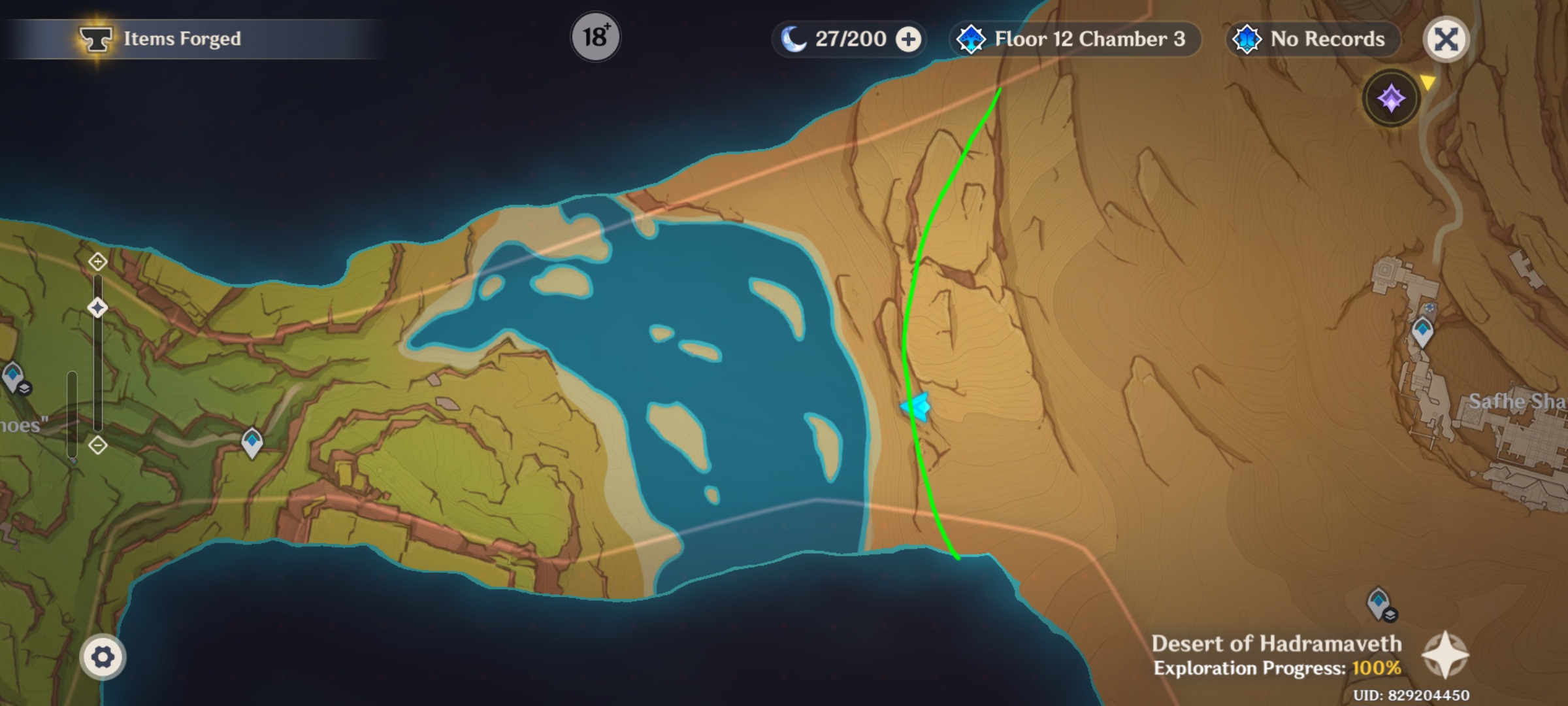The width and height of the screenshot is (1568, 706).
Task: Zoom in with the plus above the map slider
Action: point(98,261)
